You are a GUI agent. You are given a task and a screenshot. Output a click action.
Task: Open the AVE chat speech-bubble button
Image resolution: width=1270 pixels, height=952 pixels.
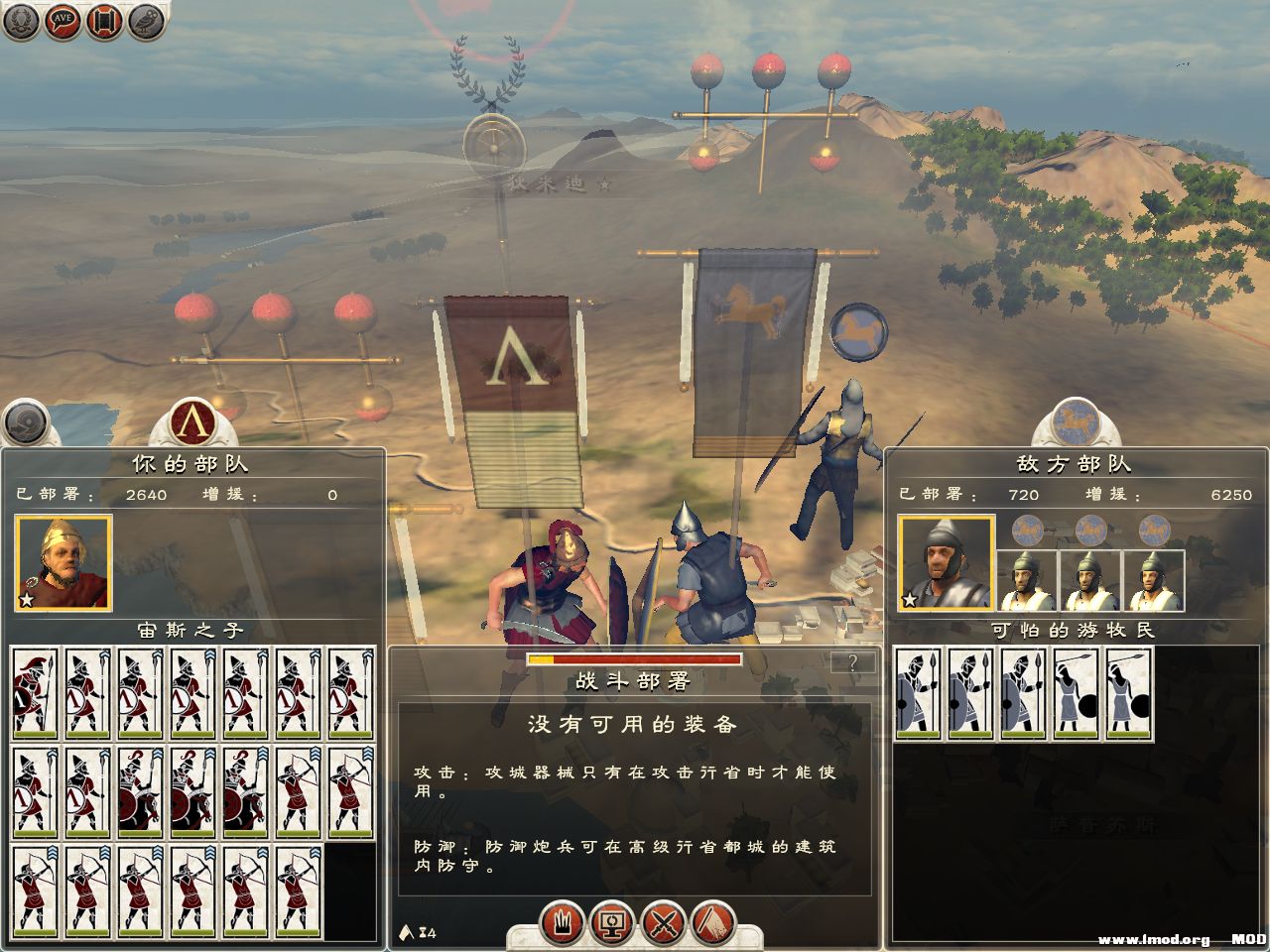point(62,21)
